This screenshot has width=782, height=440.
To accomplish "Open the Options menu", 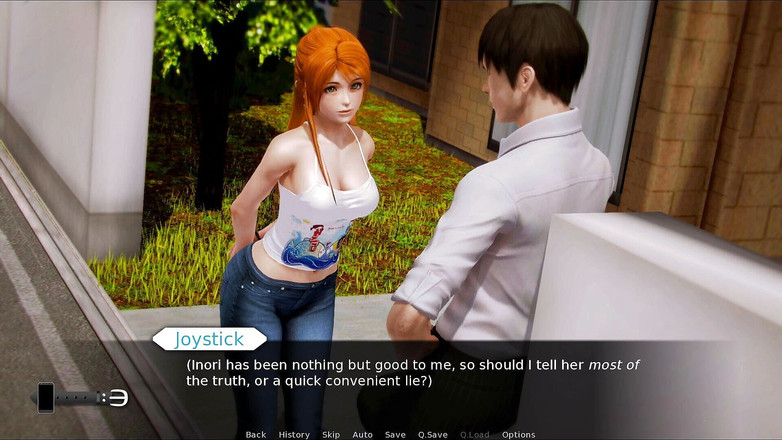I will tap(519, 435).
